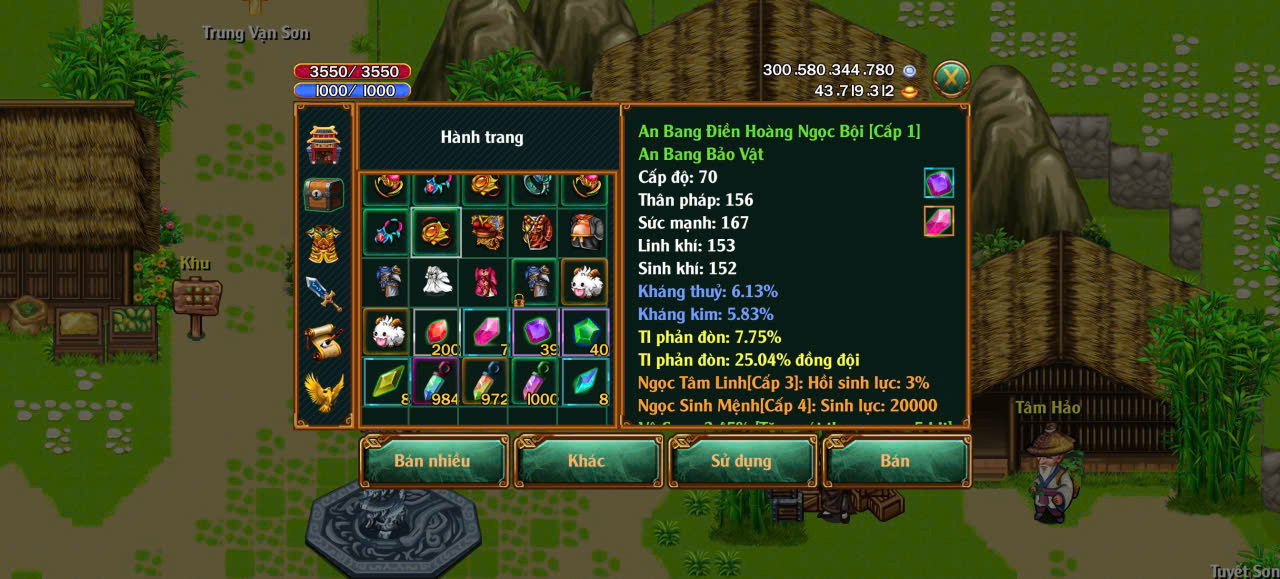Use the item with "Sử dụng"
Viewport: 1280px width, 579px height.
(741, 461)
